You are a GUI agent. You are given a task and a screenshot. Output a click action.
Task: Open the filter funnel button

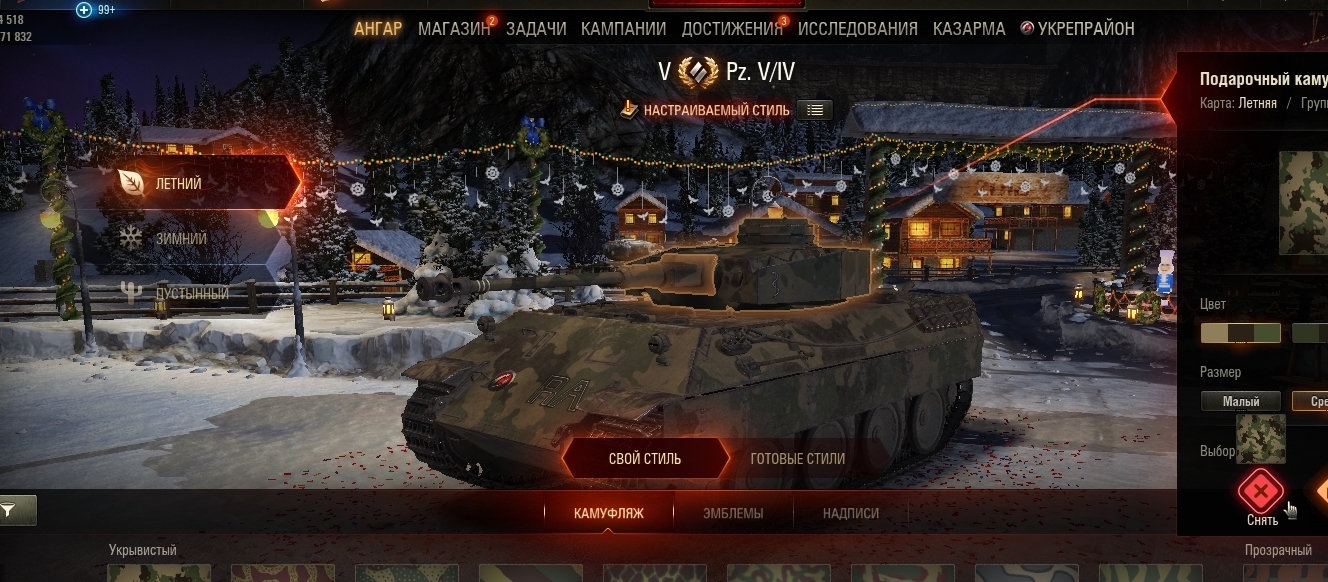17,510
